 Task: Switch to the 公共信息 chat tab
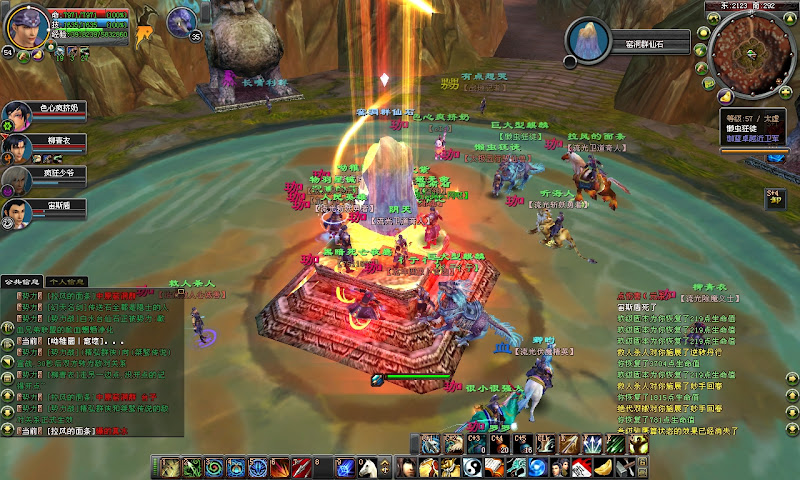click(x=22, y=283)
